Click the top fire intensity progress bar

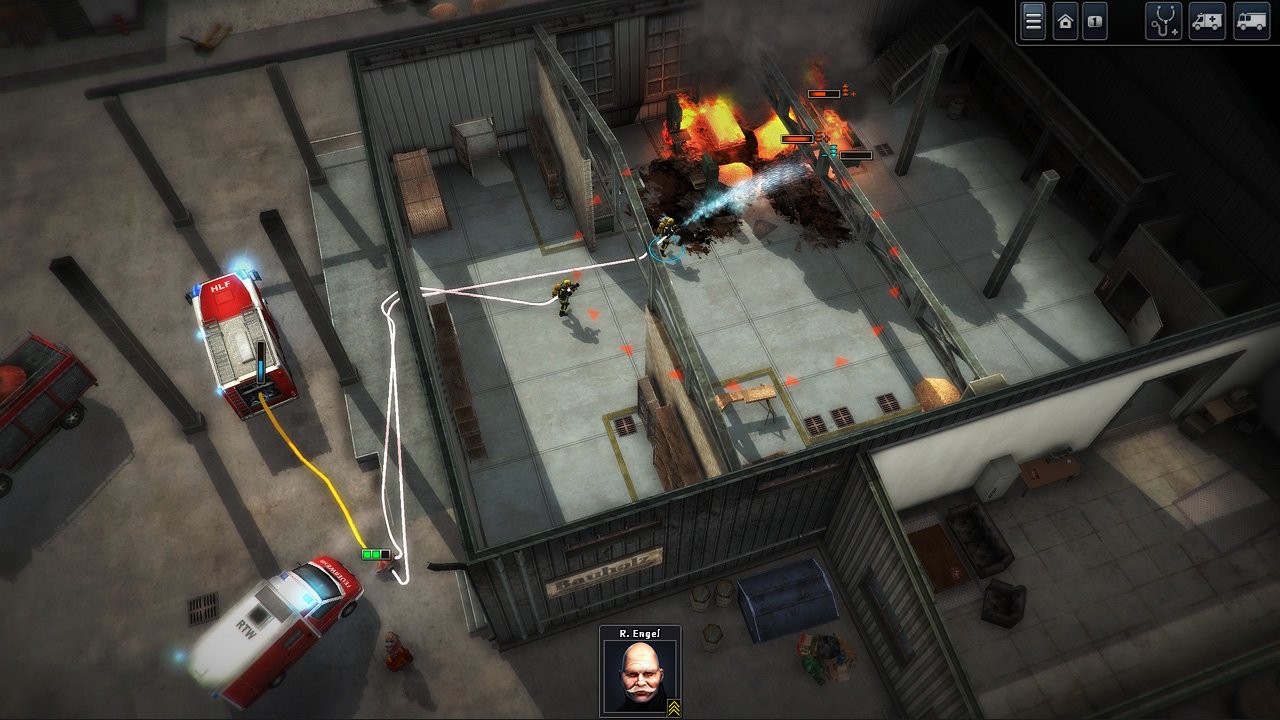[824, 94]
